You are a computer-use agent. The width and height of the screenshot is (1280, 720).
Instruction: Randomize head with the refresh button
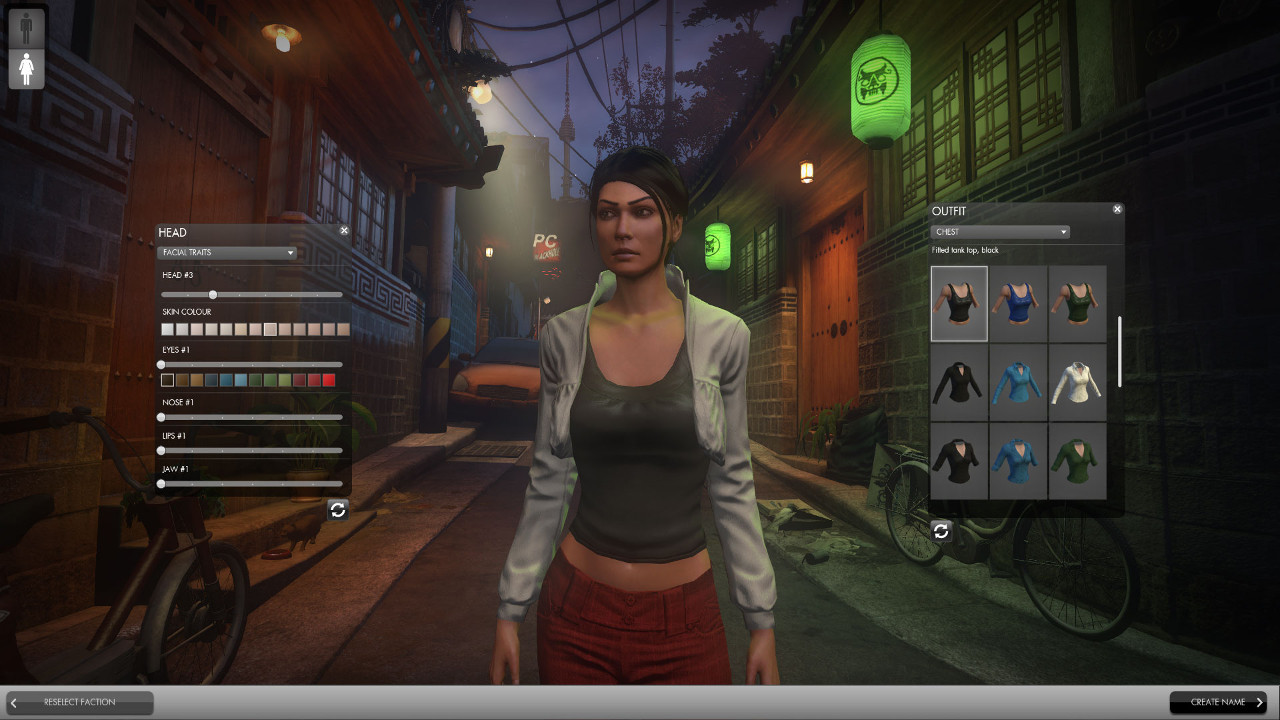[338, 510]
